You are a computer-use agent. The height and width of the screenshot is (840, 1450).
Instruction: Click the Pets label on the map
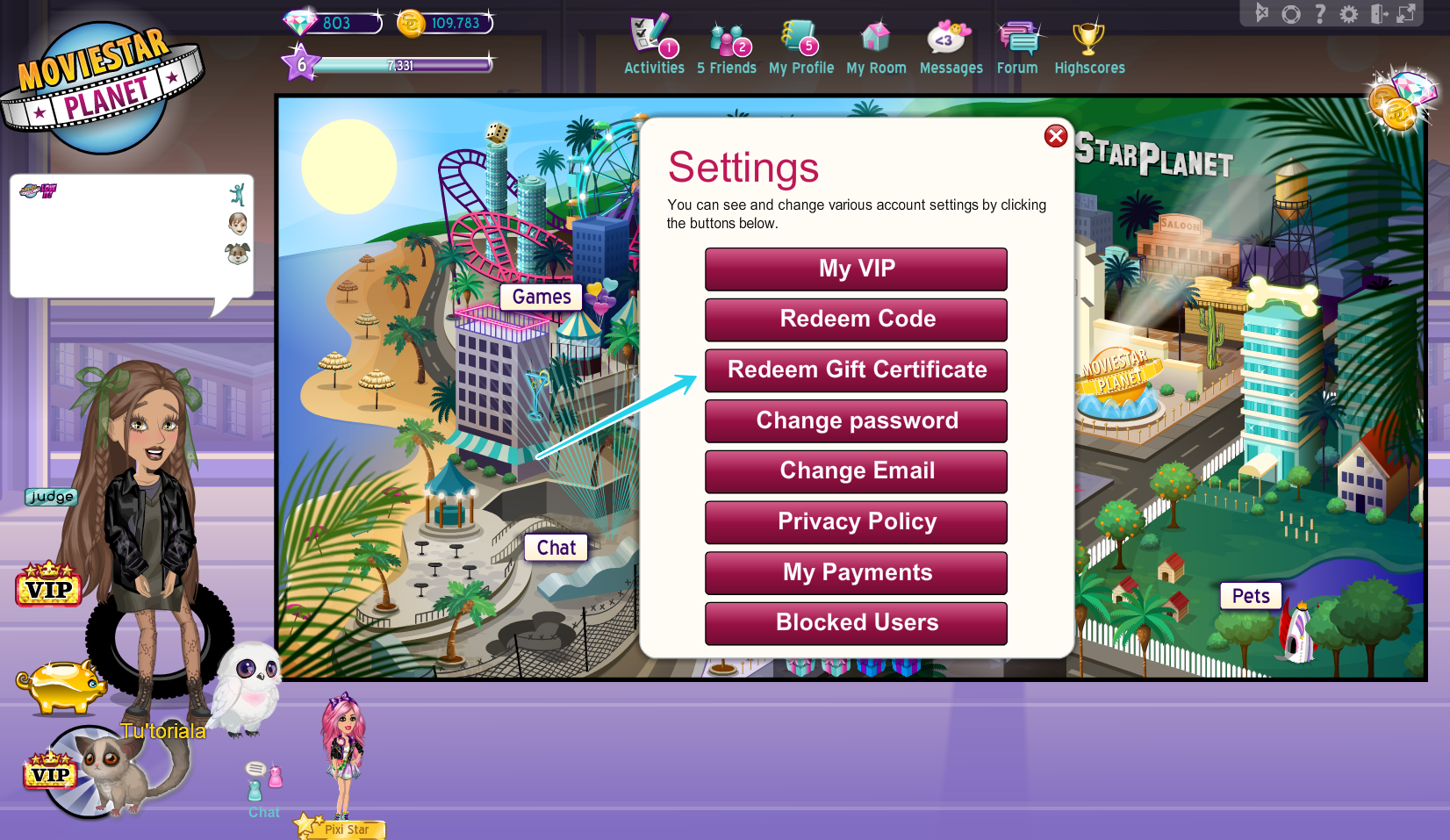pyautogui.click(x=1250, y=596)
